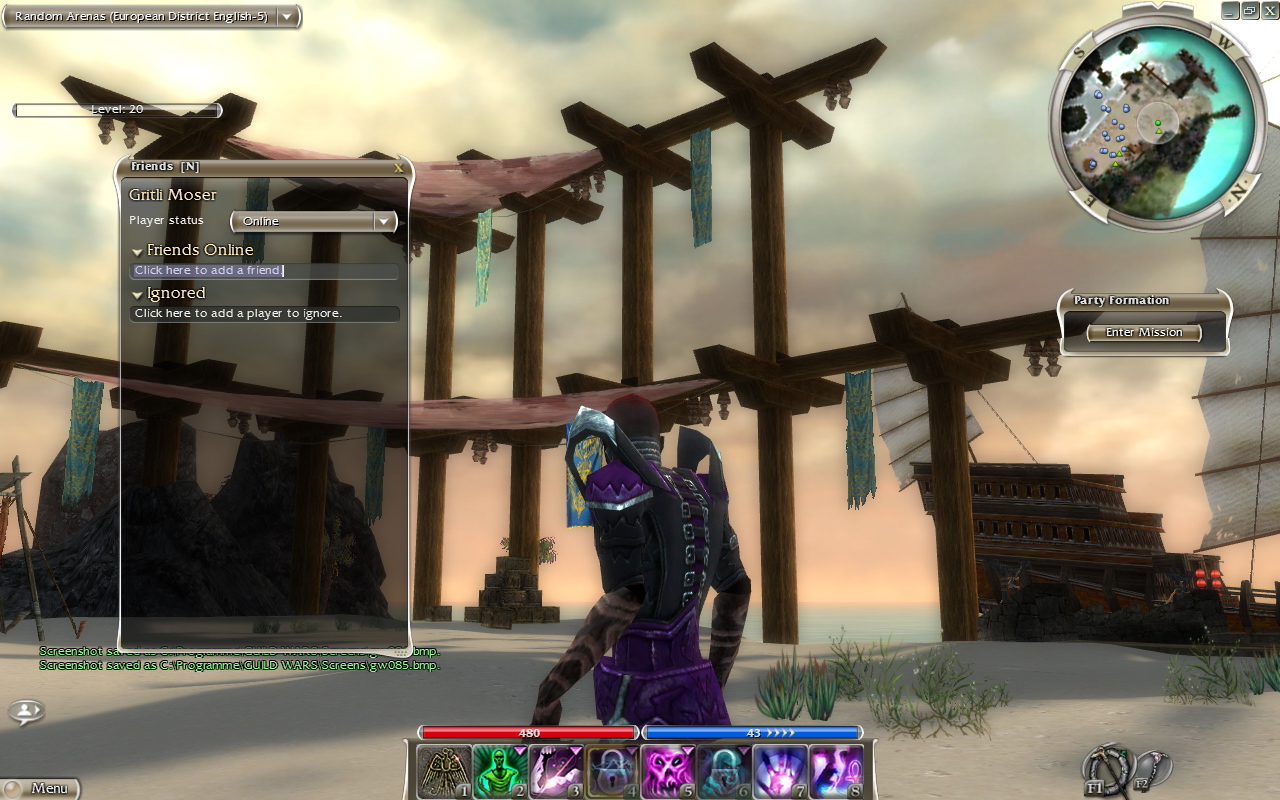The width and height of the screenshot is (1280, 800).
Task: Use the glowing hand skill
Action: pyautogui.click(x=779, y=772)
